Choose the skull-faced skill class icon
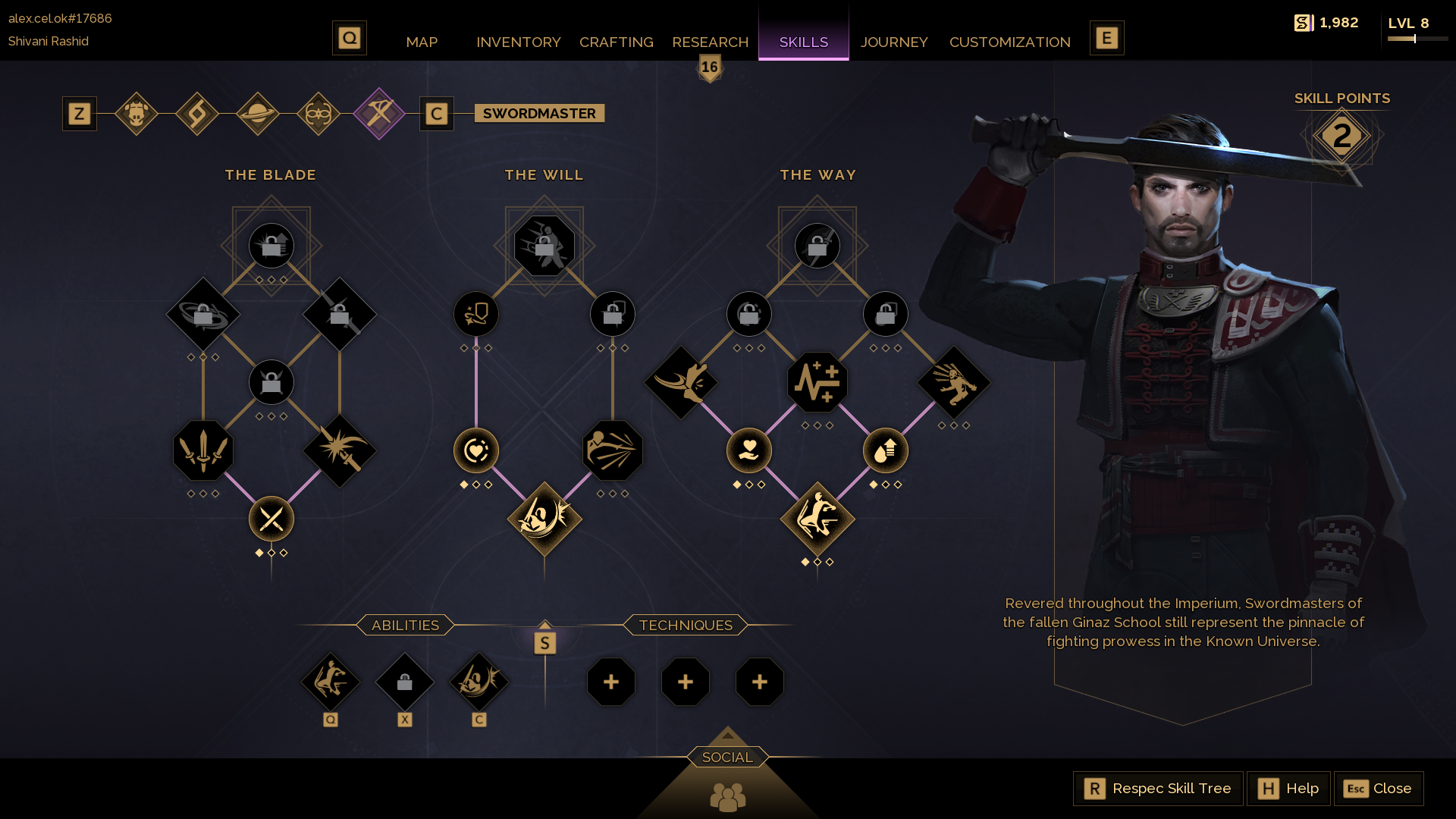 (136, 114)
